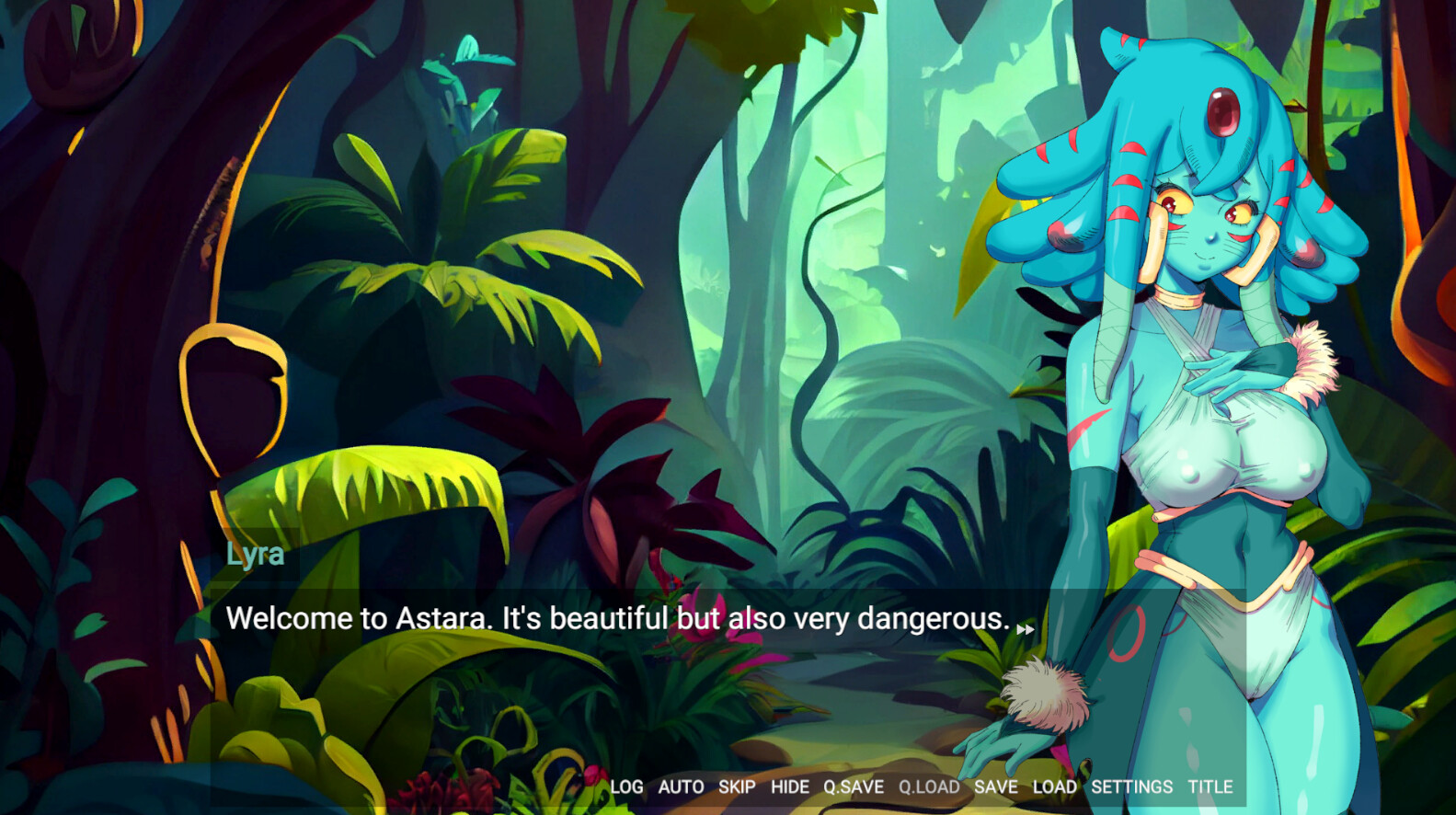Click the Lyra name label
This screenshot has height=815, width=1456.
tap(255, 554)
